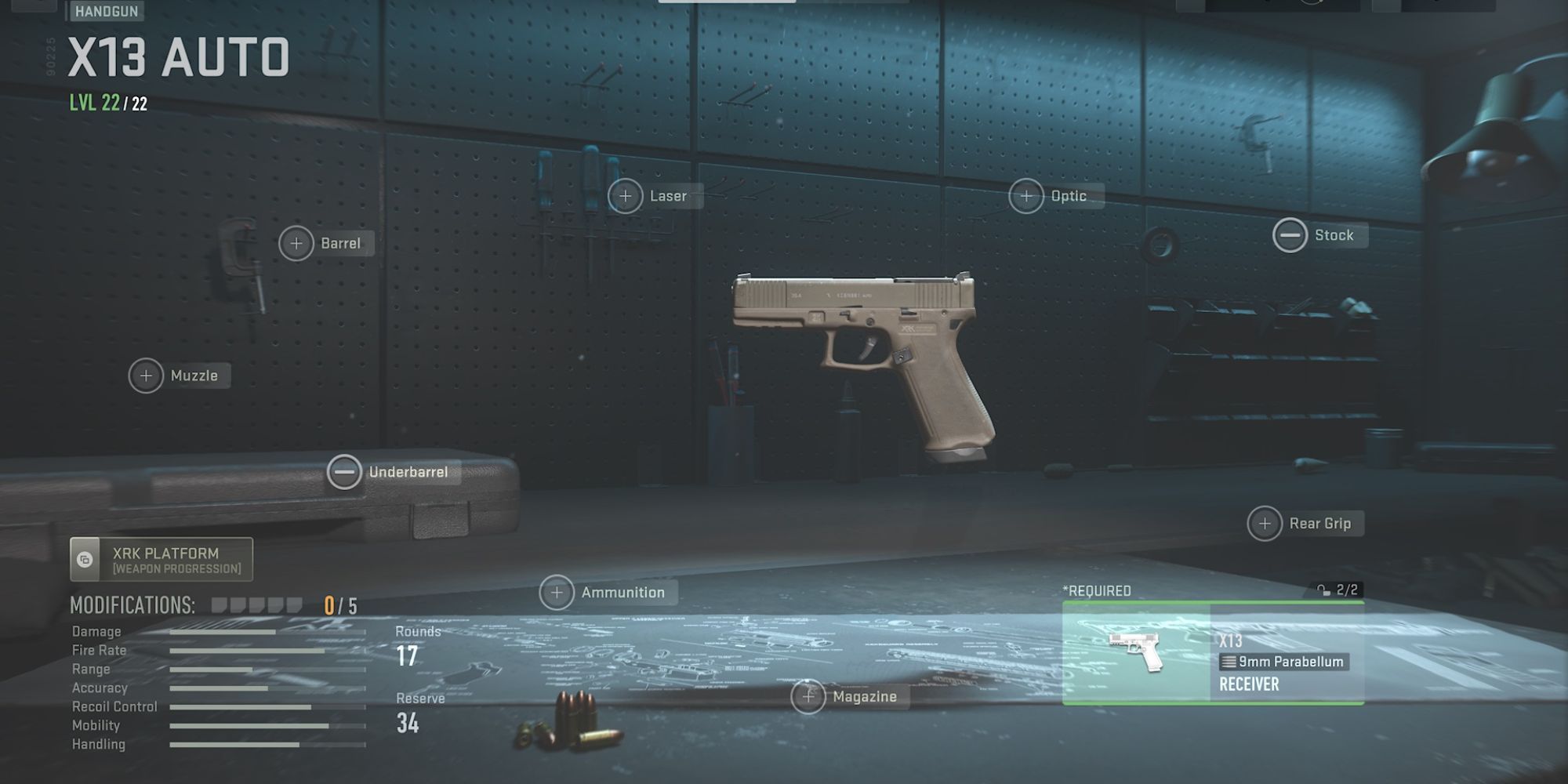Open the Muzzle attachment slot
Image resolution: width=1568 pixels, height=784 pixels.
click(146, 376)
